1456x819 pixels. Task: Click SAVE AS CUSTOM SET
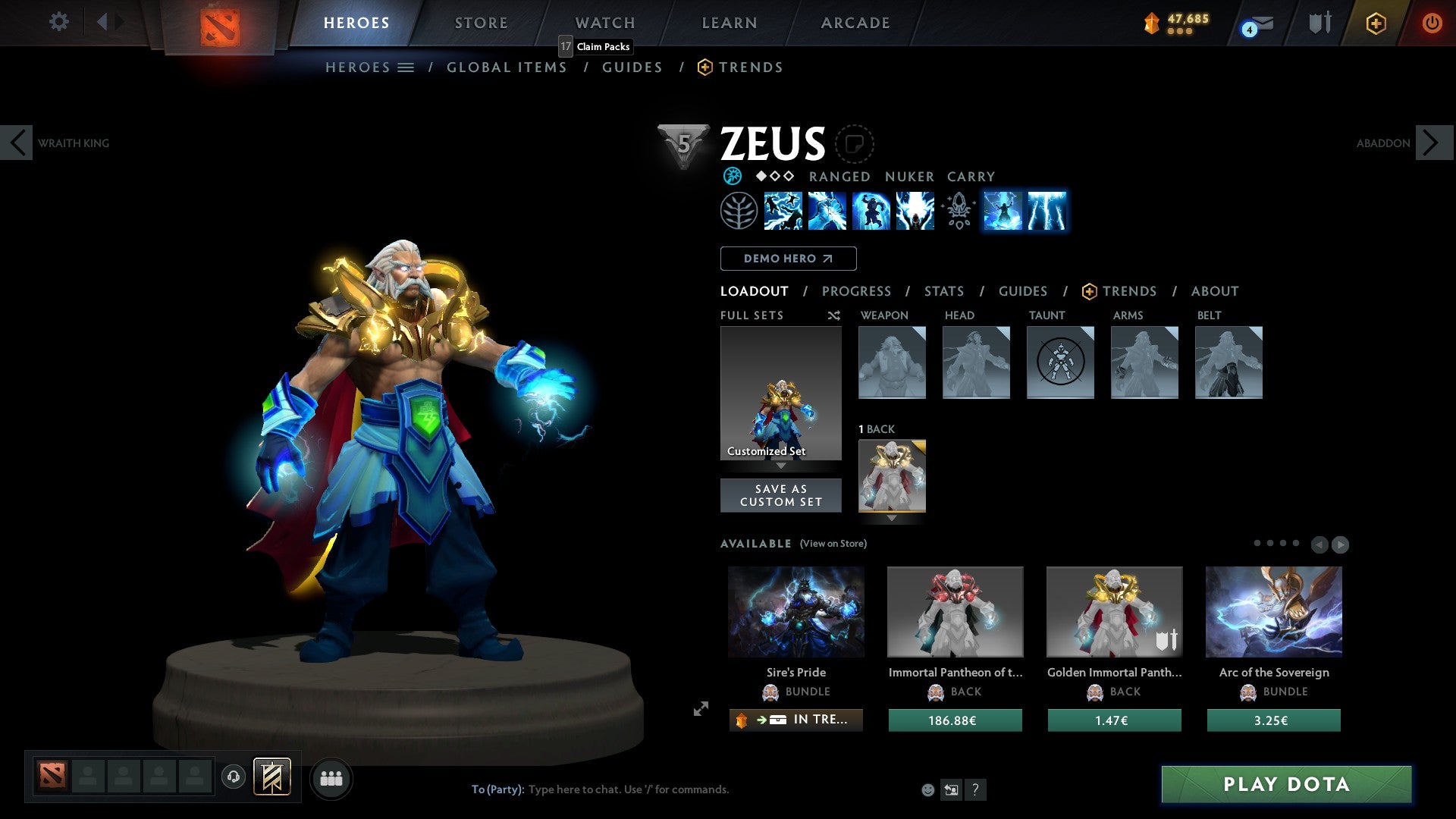click(780, 494)
